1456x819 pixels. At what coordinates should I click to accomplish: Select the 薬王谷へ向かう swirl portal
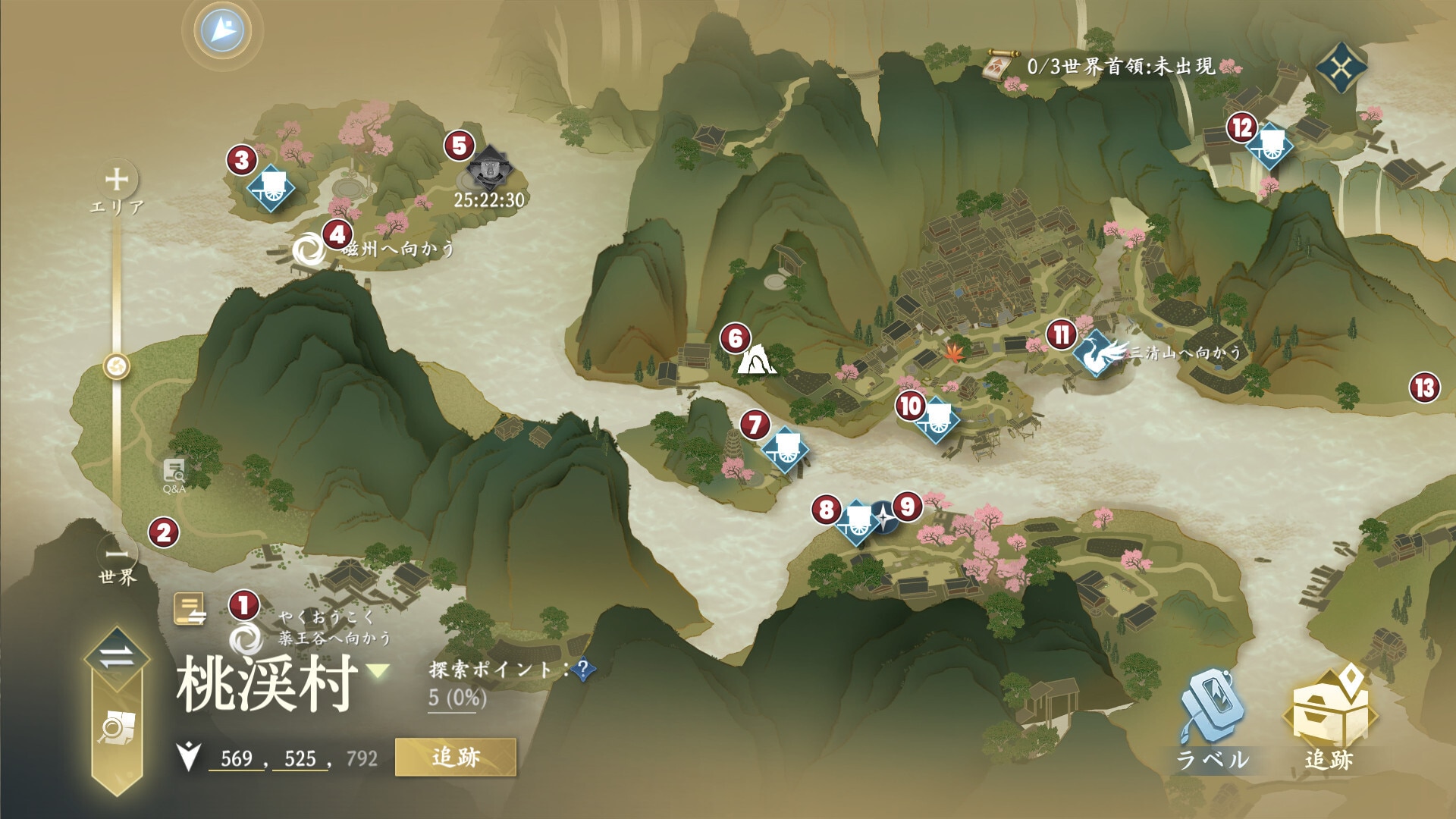(246, 639)
